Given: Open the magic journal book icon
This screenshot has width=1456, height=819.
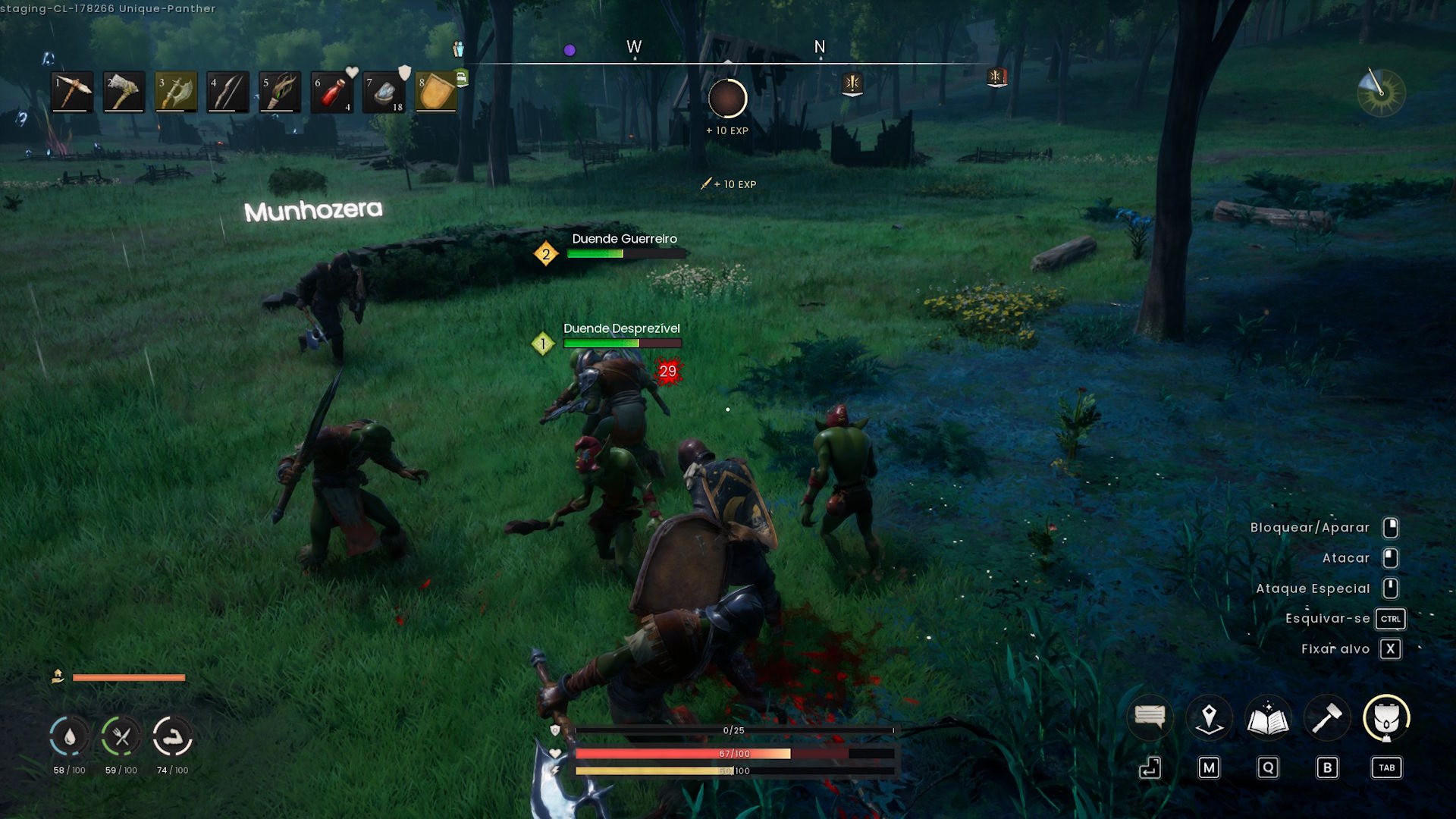Looking at the screenshot, I should [1269, 717].
